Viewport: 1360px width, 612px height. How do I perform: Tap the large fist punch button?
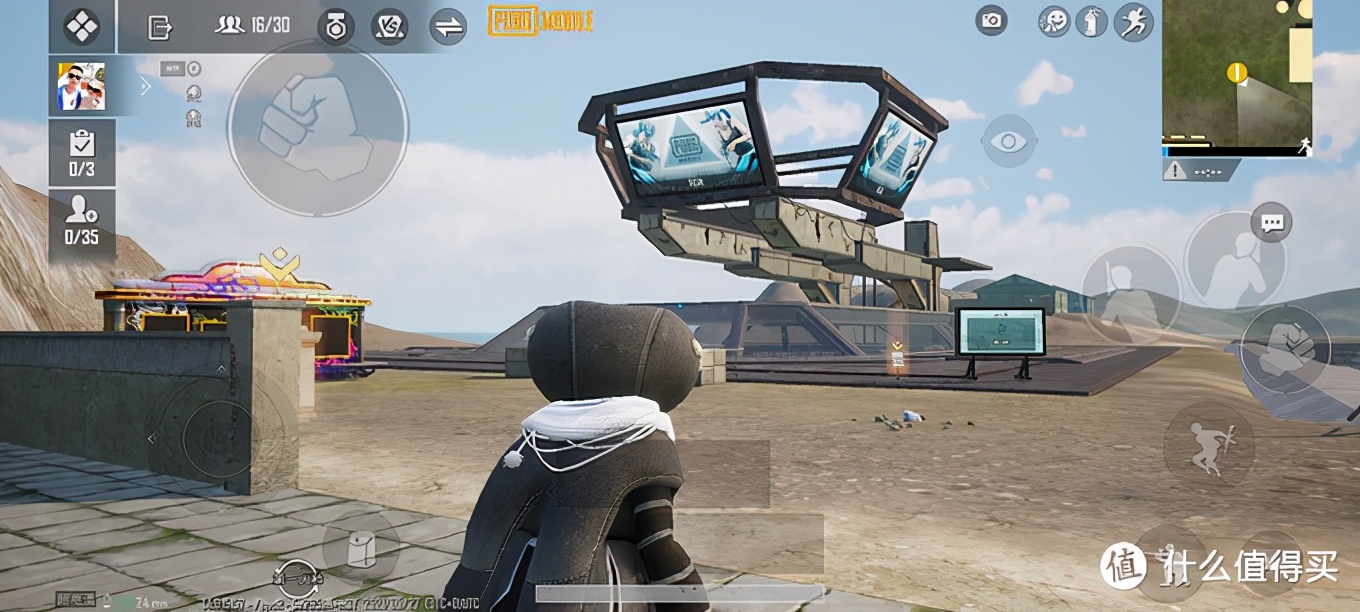[x=316, y=126]
